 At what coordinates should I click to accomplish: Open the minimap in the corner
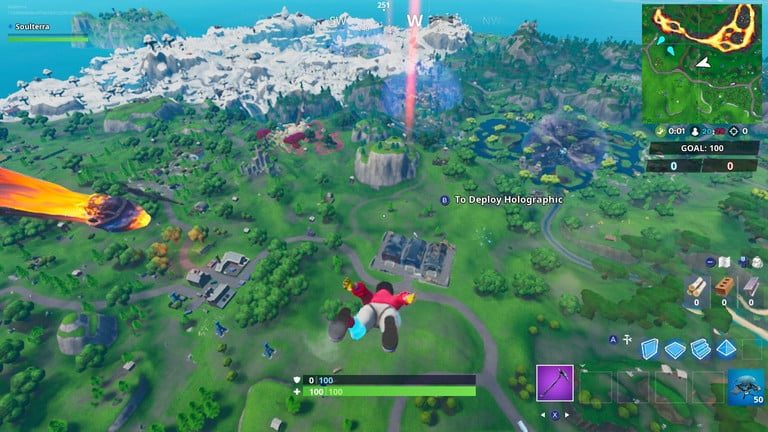tap(702, 63)
